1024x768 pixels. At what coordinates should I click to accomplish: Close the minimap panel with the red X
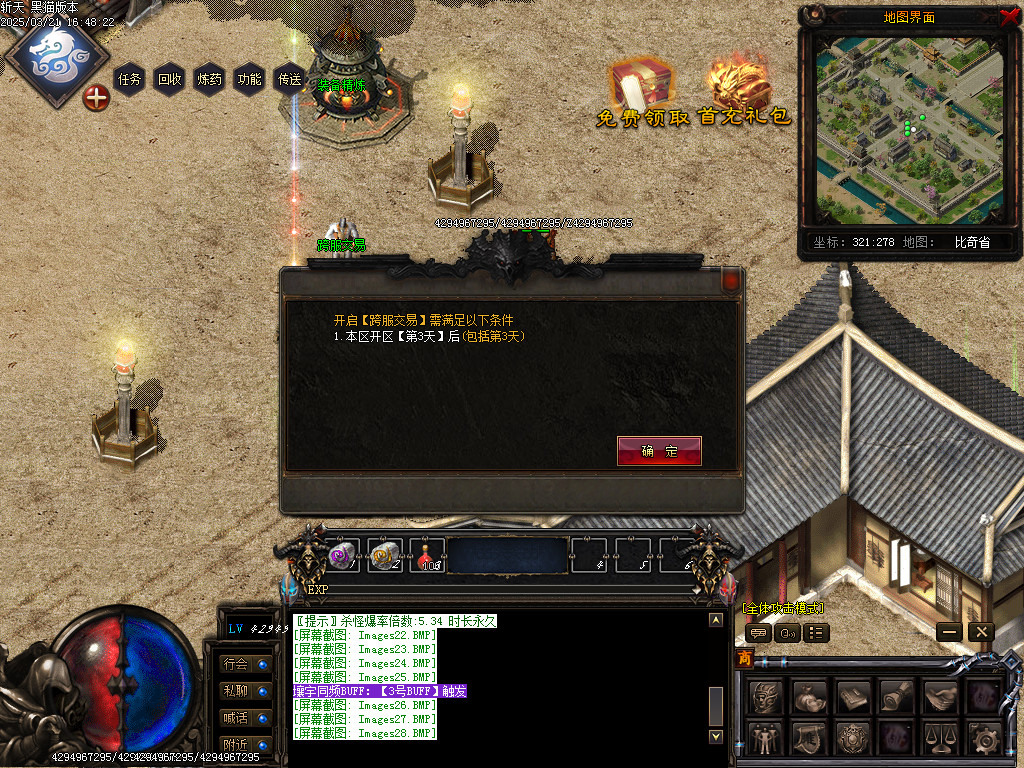pyautogui.click(x=1009, y=16)
